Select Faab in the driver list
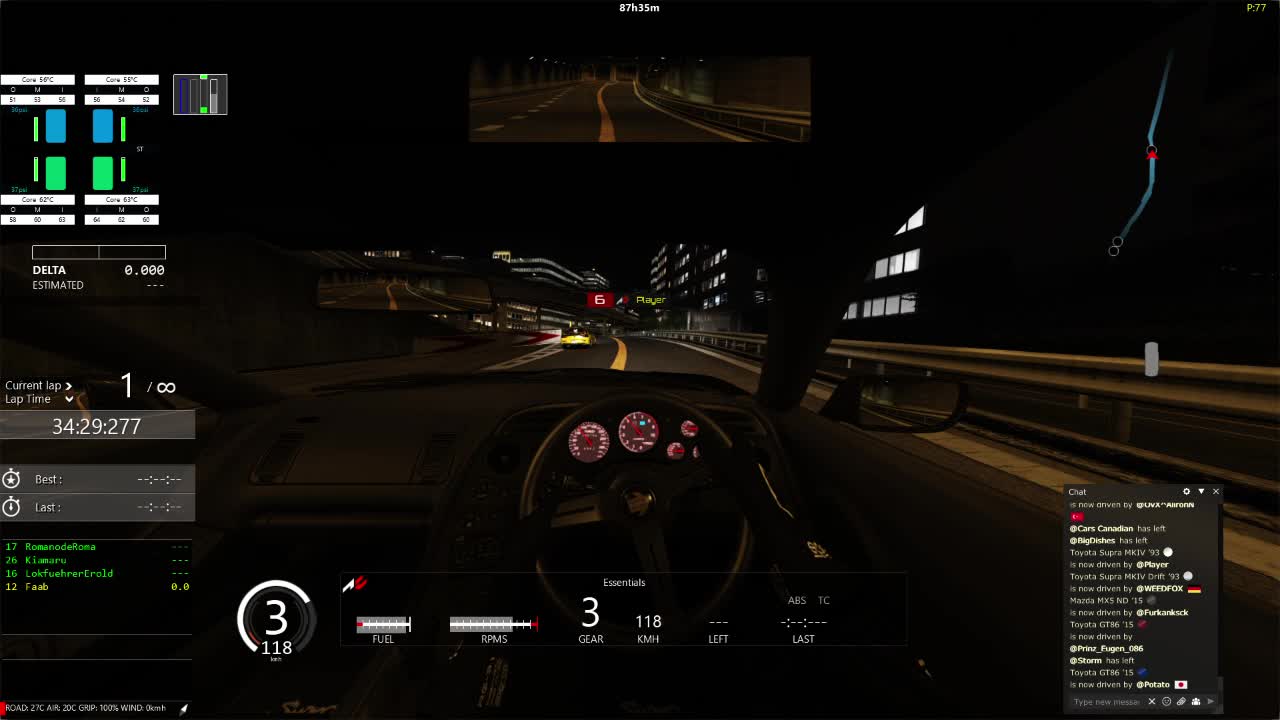The height and width of the screenshot is (720, 1280). 36,587
